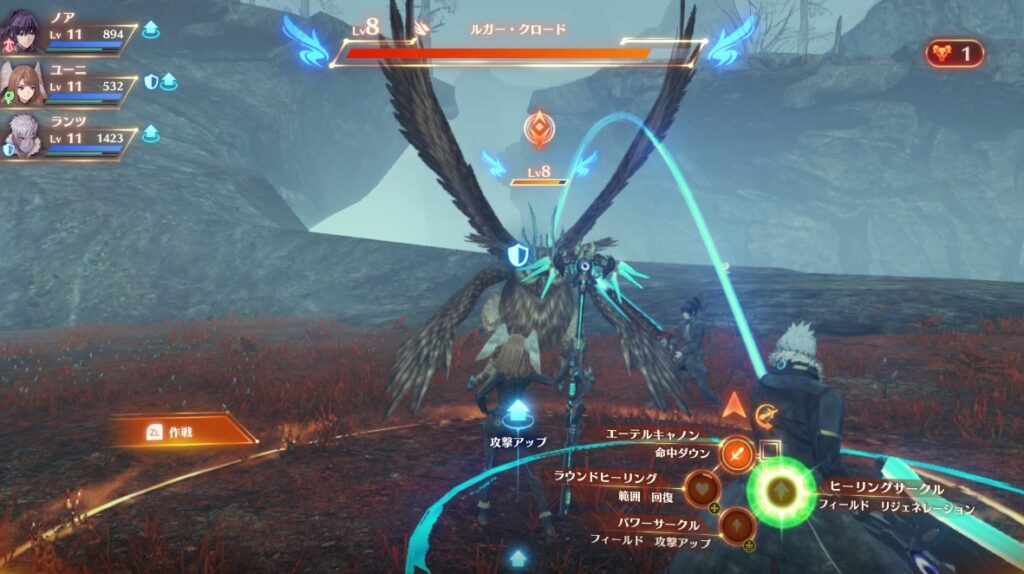Select the orange target marker above enemy
This screenshot has height=574, width=1024.
pos(539,131)
